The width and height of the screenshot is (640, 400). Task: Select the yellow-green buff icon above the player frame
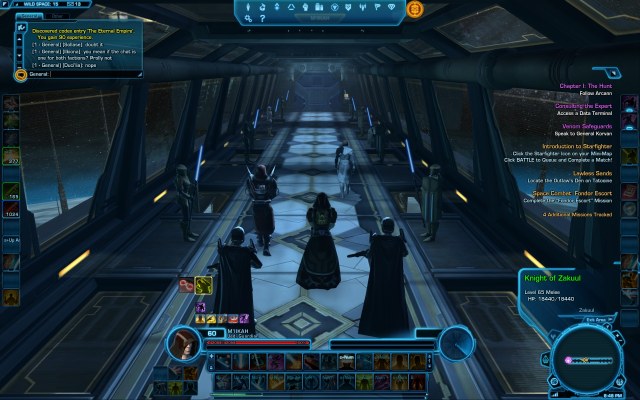coord(203,286)
